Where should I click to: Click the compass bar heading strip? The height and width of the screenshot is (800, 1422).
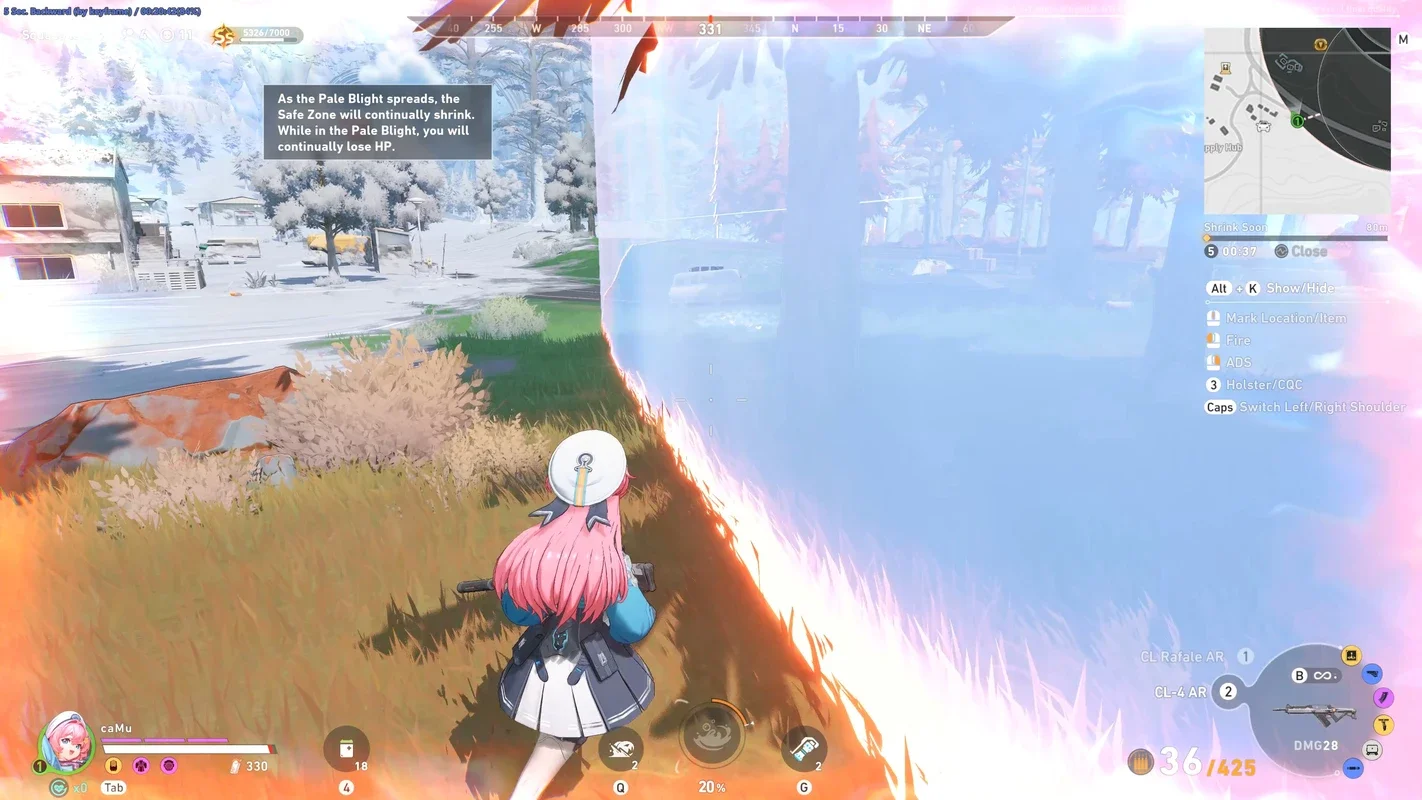coord(711,28)
